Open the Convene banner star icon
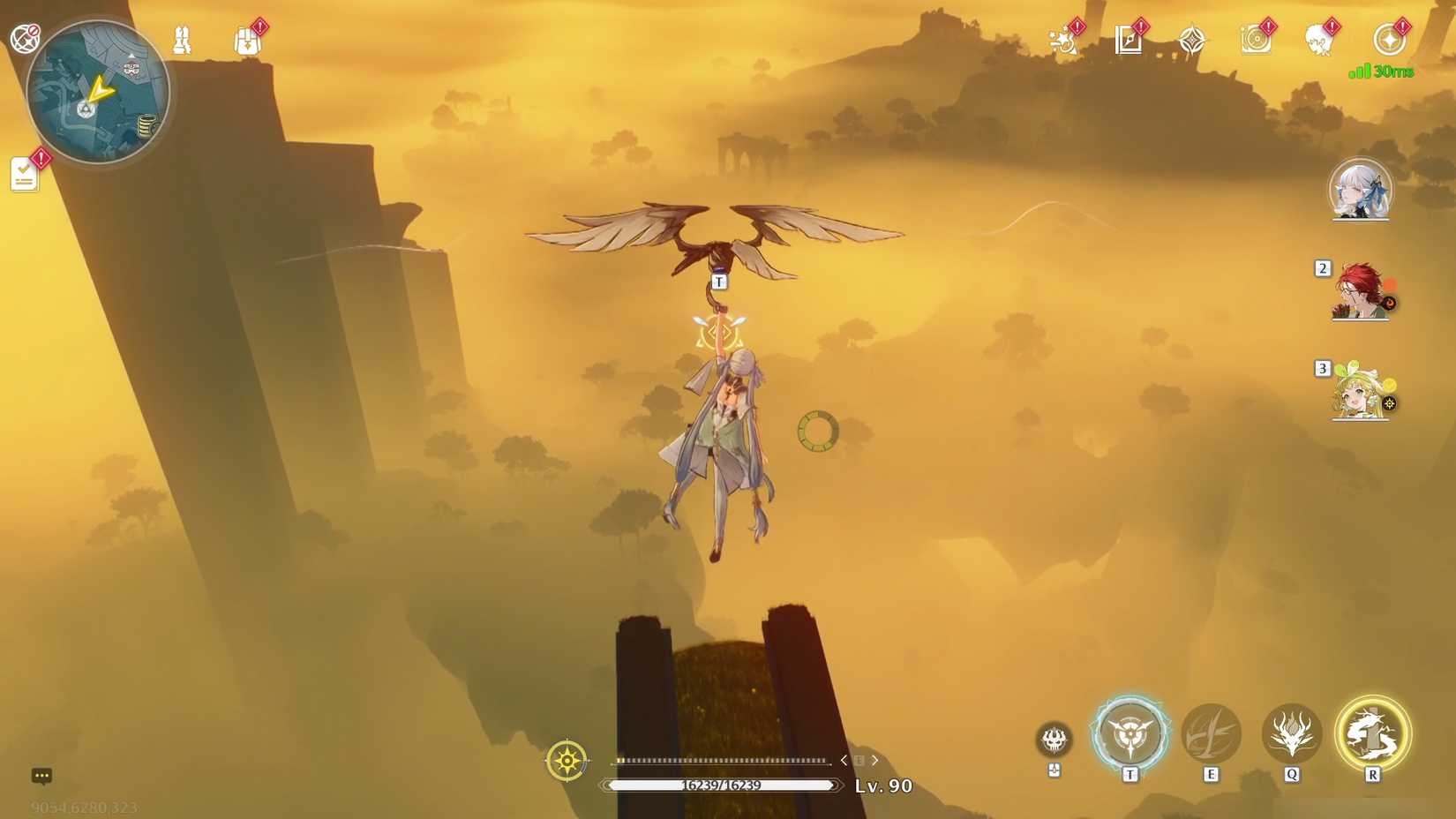The width and height of the screenshot is (1456, 819). point(1192,39)
